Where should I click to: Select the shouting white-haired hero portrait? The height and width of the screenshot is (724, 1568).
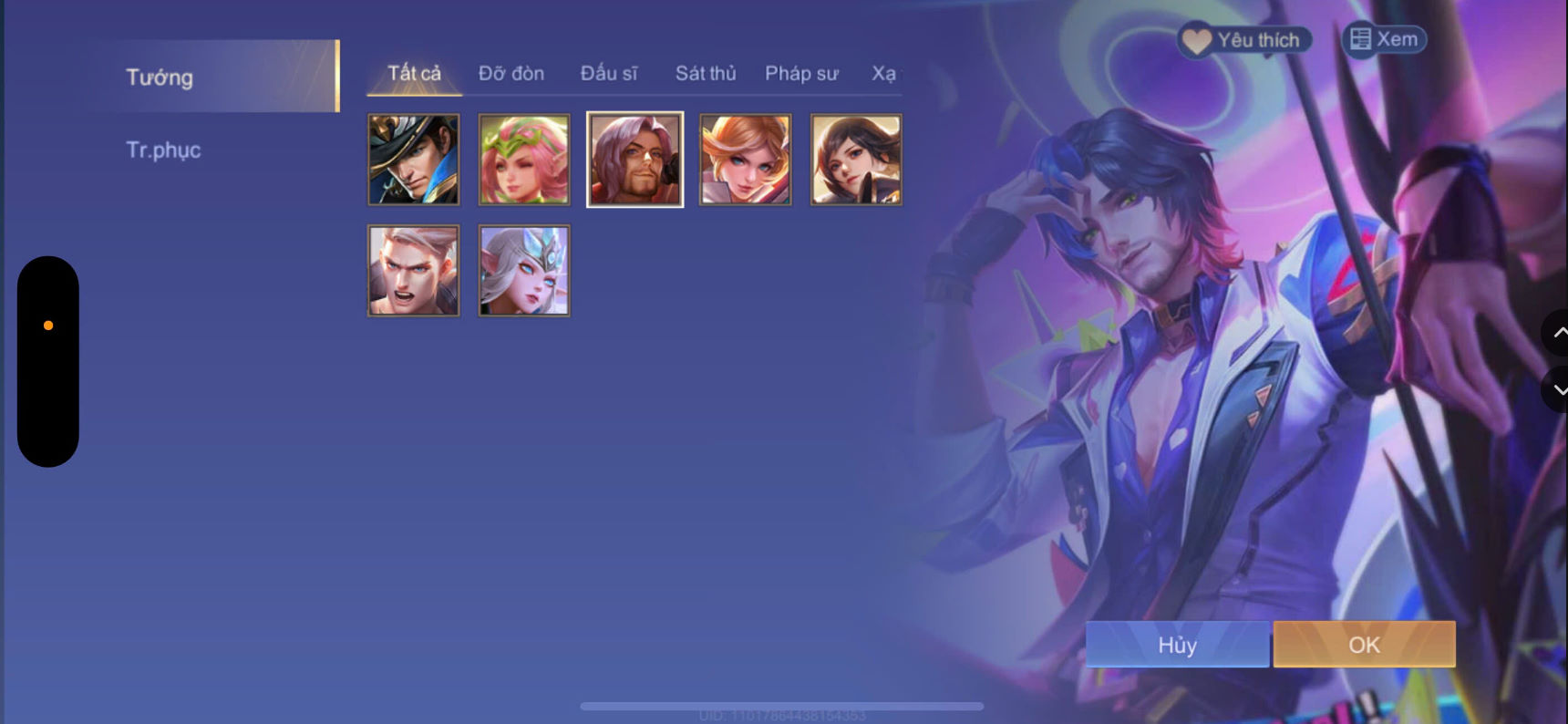tap(414, 270)
